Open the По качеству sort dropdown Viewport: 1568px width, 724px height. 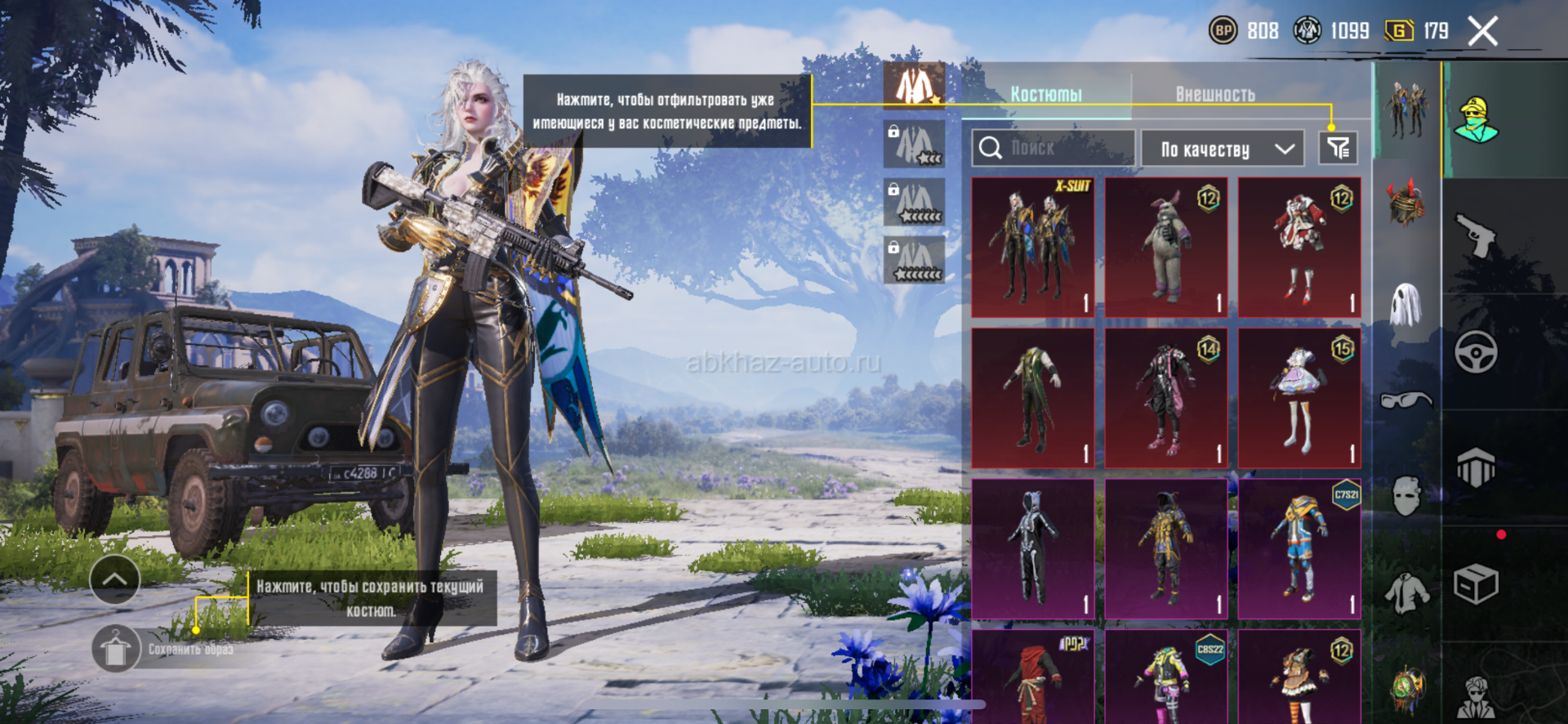pos(1222,149)
